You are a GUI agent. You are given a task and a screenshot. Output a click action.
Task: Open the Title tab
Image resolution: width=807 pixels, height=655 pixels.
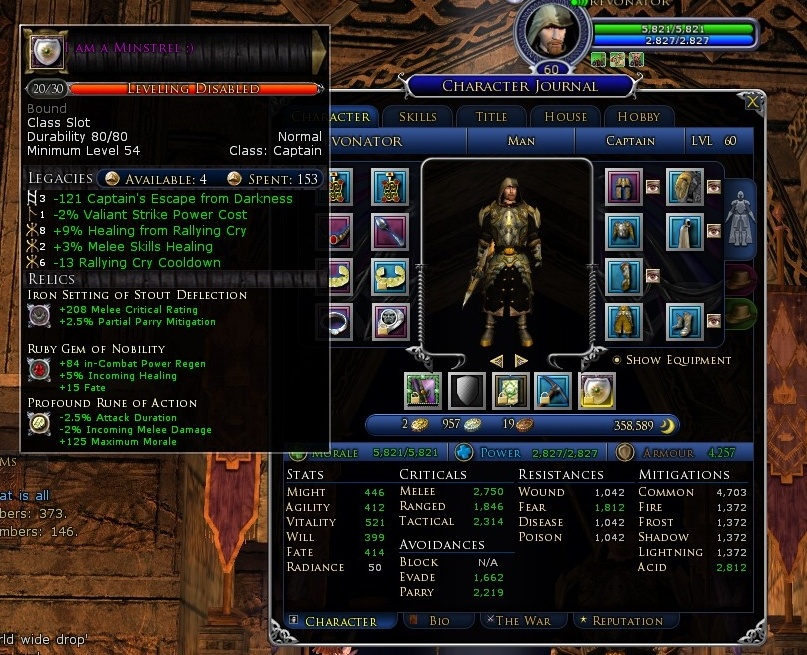point(491,117)
